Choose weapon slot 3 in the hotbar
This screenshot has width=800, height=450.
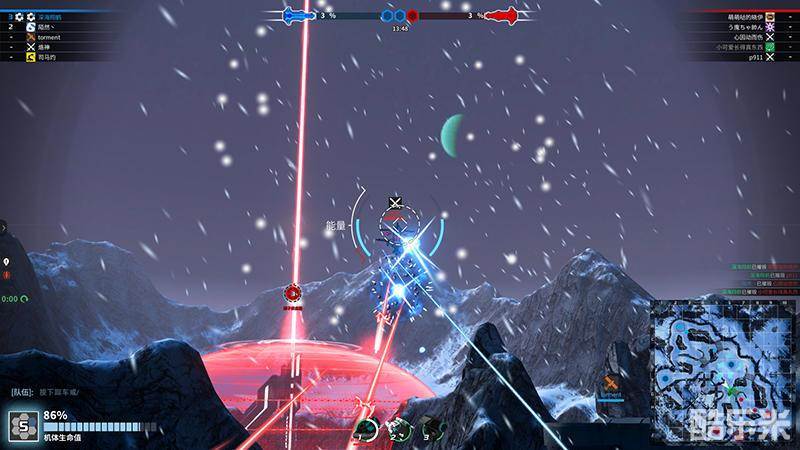[429, 430]
